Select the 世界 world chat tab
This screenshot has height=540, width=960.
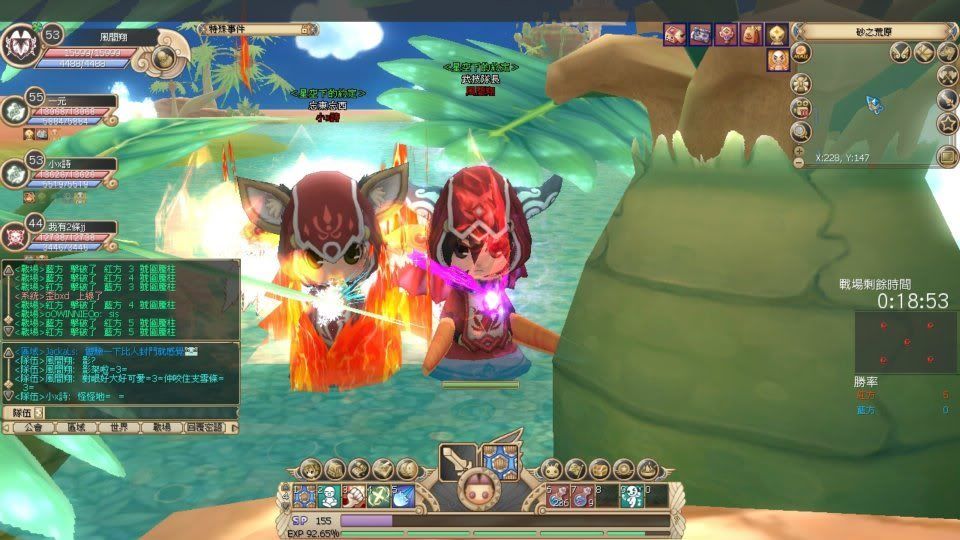pyautogui.click(x=119, y=427)
